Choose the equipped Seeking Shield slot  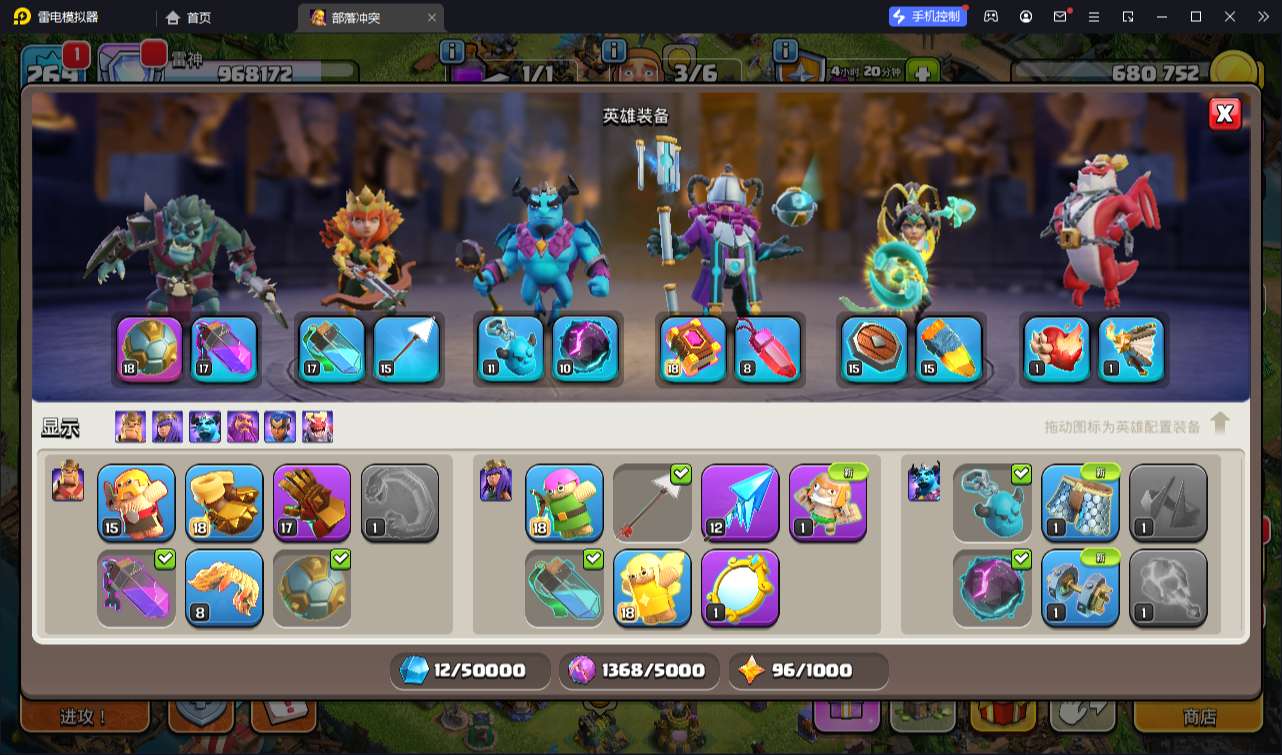tap(874, 349)
